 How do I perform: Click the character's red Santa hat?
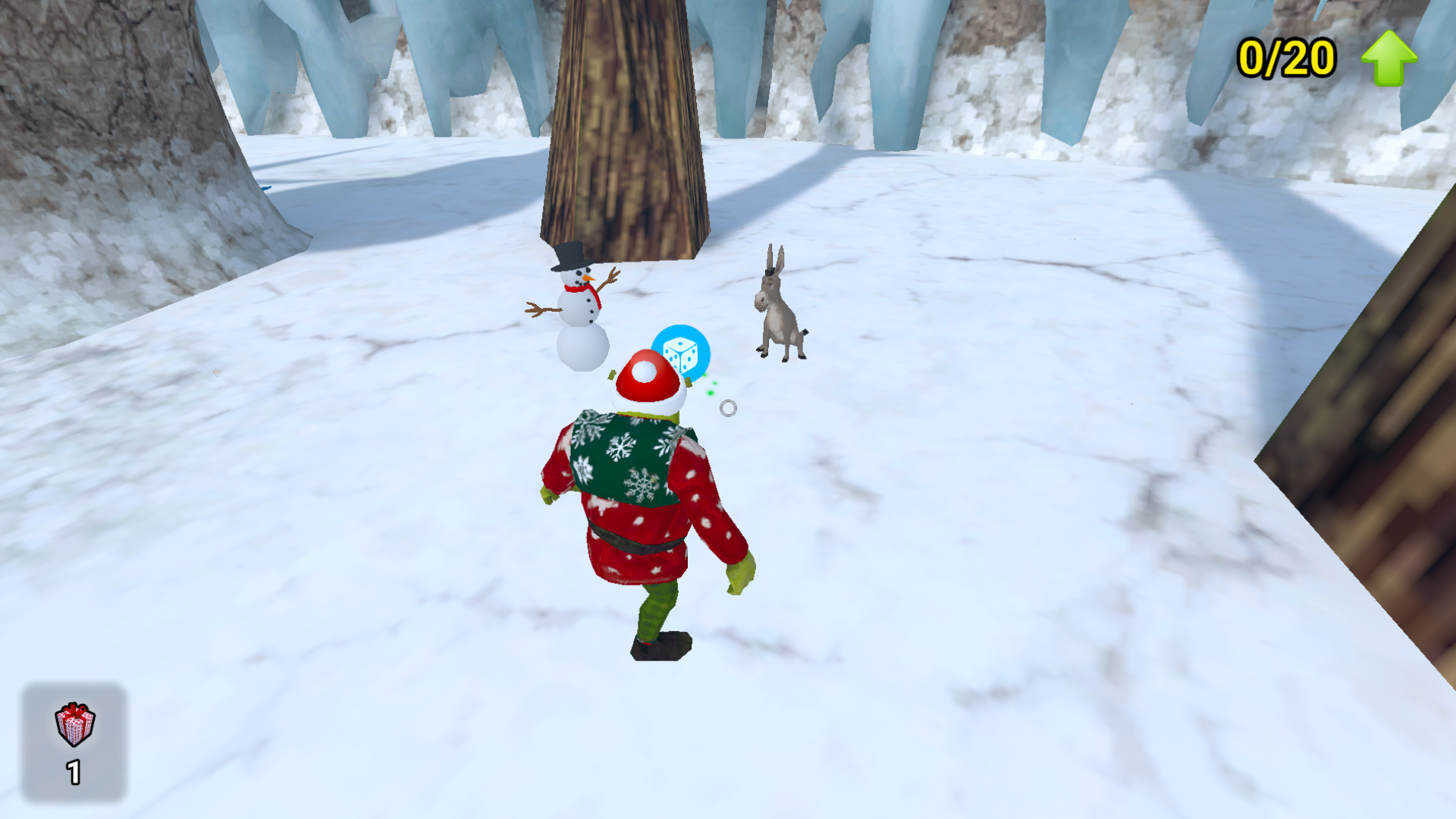pos(646,378)
